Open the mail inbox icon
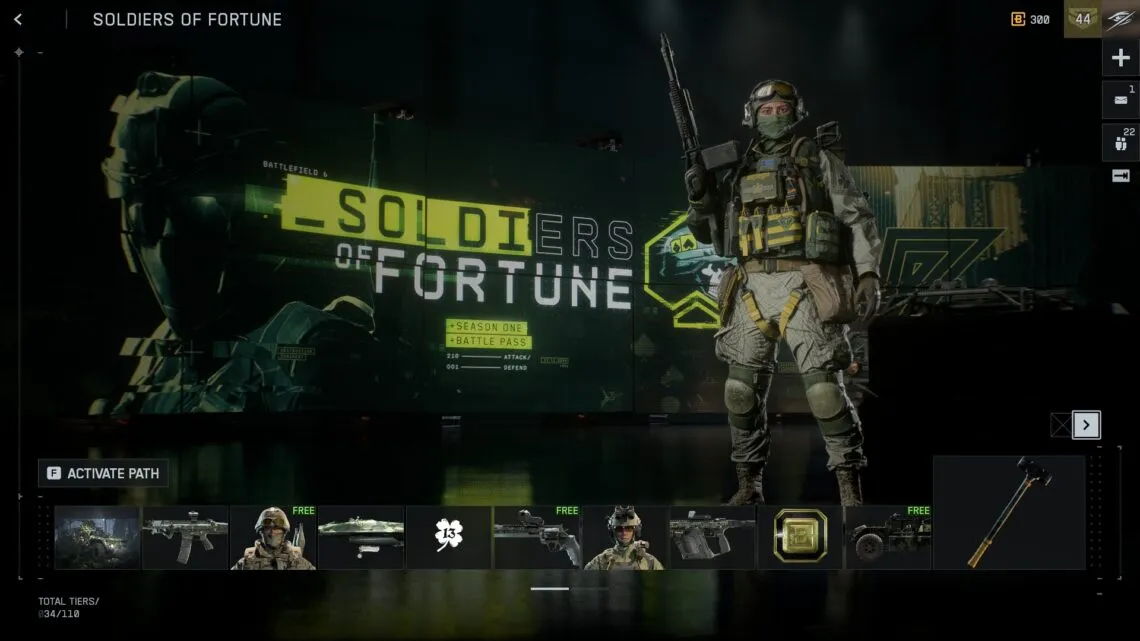Viewport: 1140px width, 641px height. click(x=1121, y=100)
